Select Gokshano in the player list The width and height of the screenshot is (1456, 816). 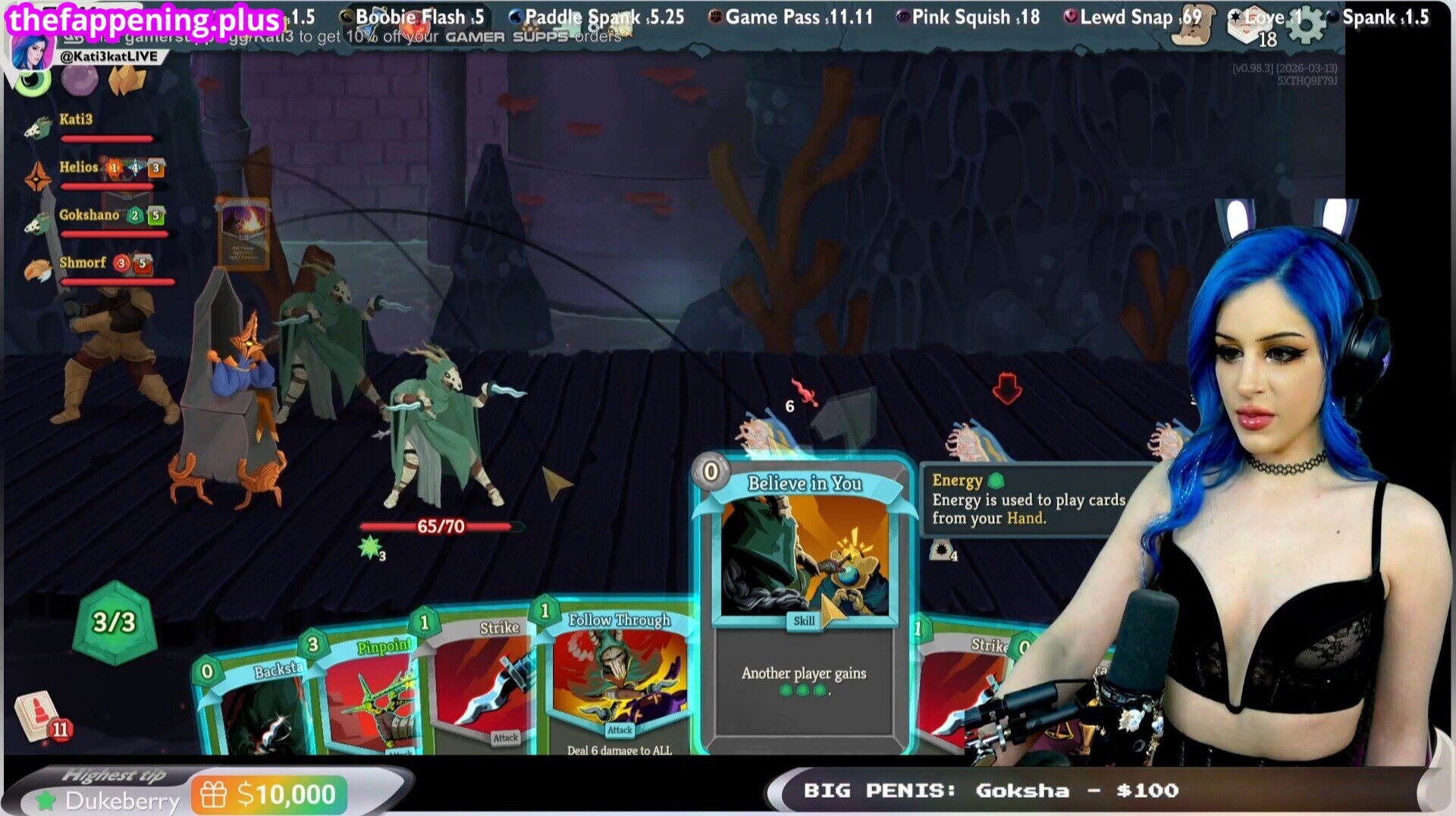(89, 215)
